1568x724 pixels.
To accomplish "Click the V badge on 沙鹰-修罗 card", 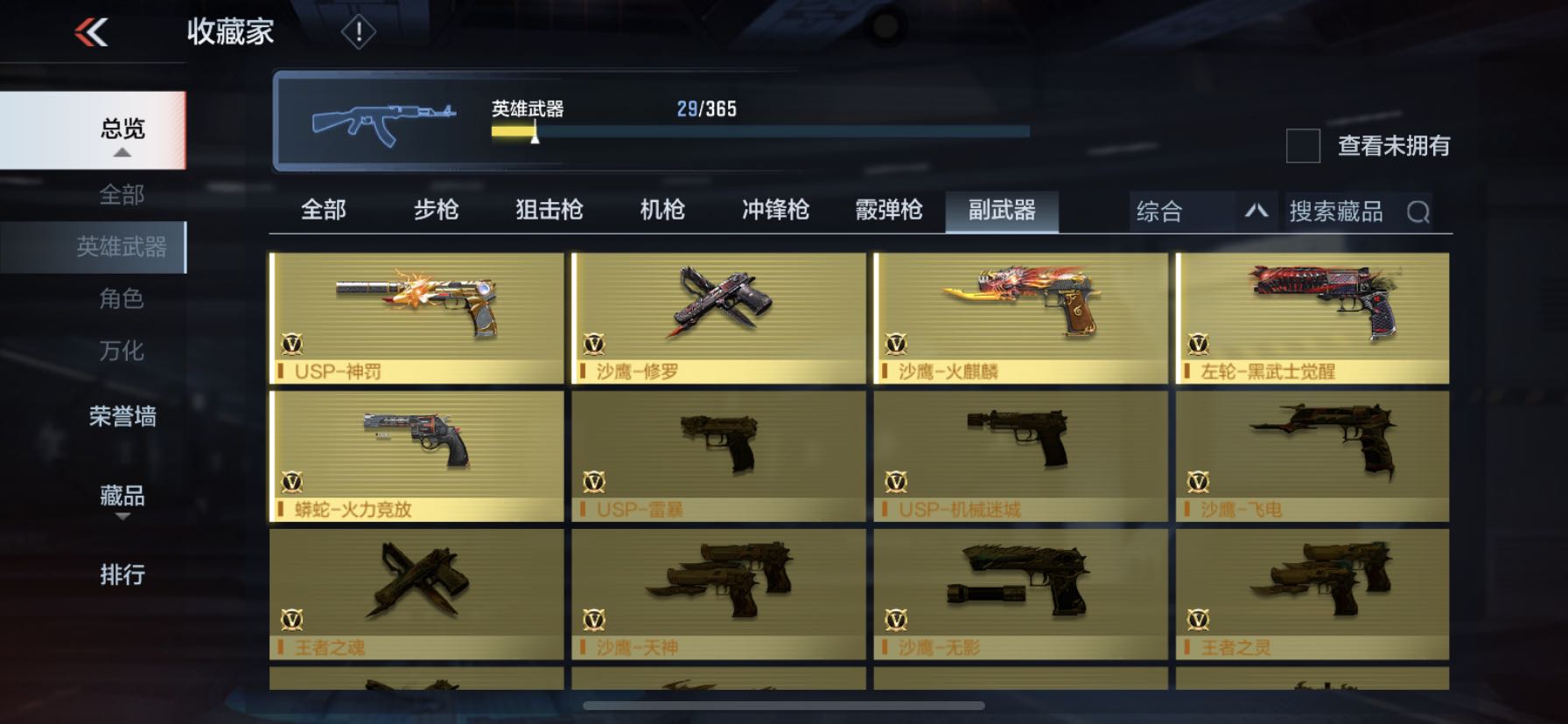I will click(x=596, y=342).
